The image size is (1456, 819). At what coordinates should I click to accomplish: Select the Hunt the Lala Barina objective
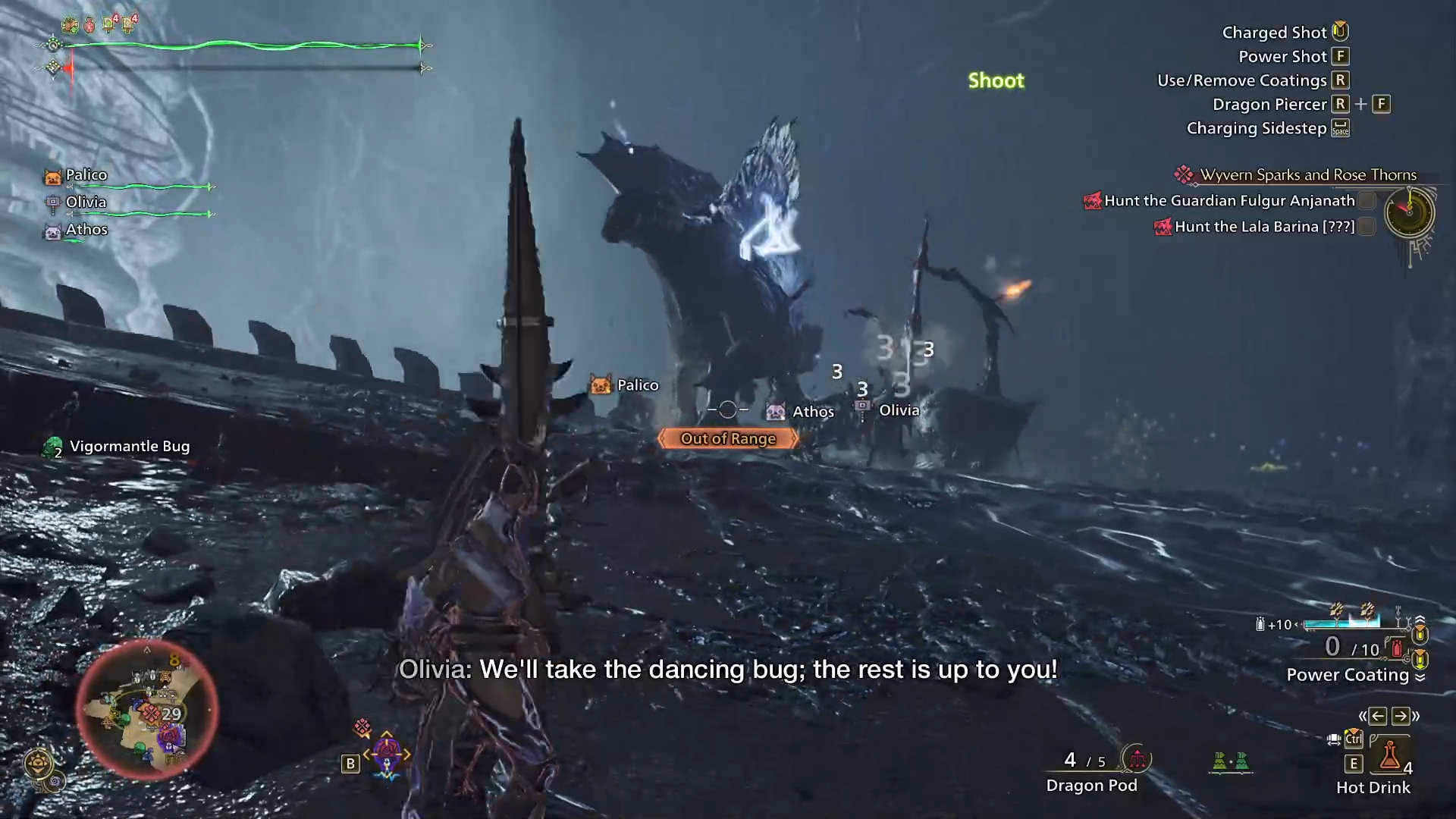pyautogui.click(x=1265, y=226)
